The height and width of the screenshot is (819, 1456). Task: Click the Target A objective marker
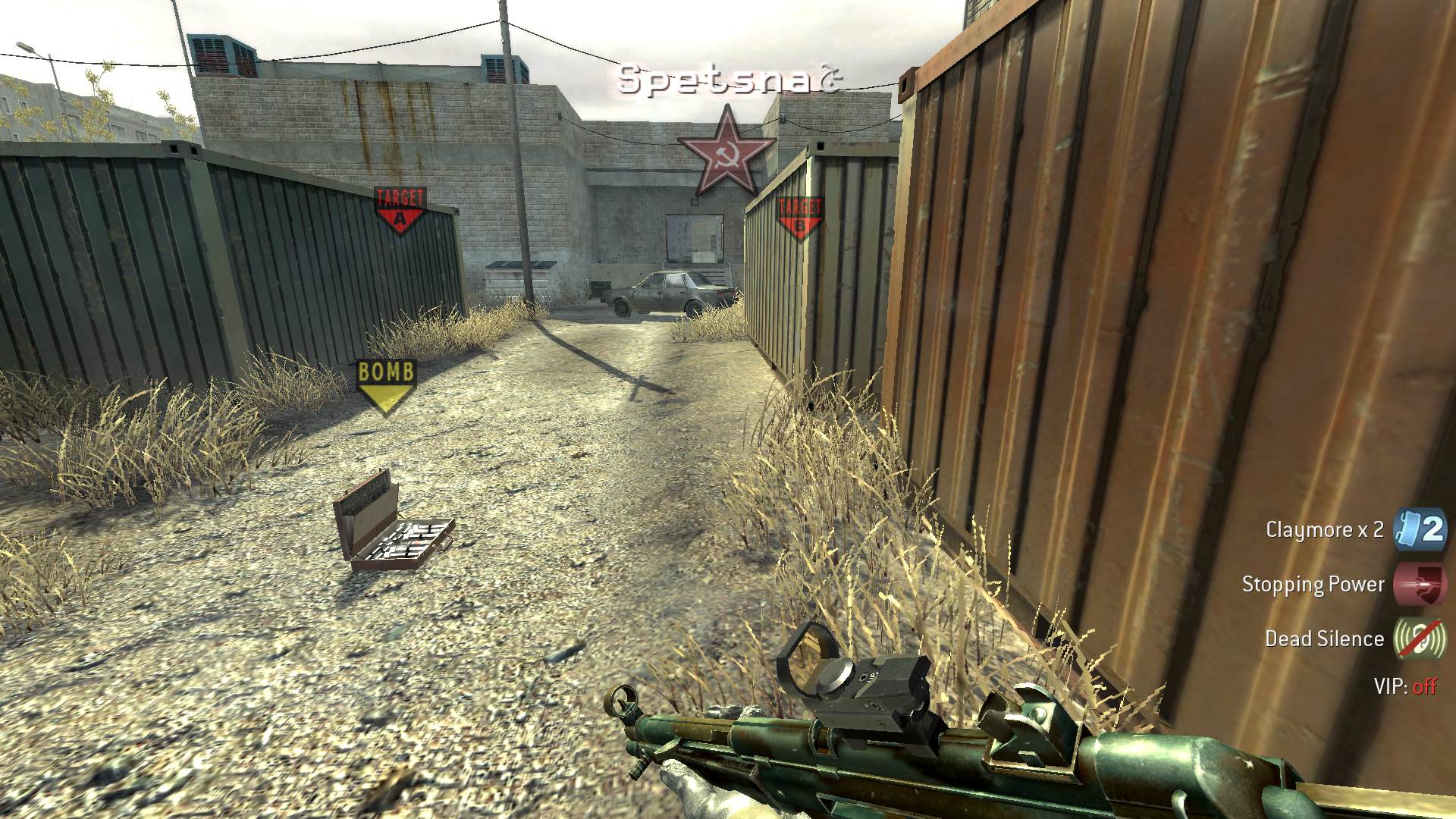pyautogui.click(x=400, y=211)
